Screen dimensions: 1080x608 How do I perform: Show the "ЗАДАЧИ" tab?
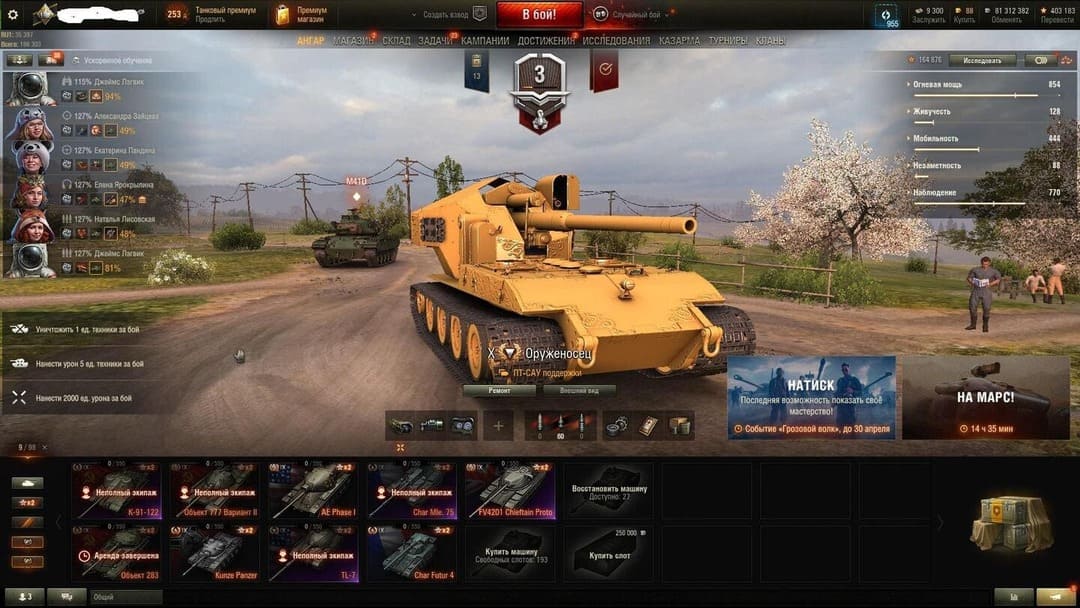pyautogui.click(x=435, y=41)
